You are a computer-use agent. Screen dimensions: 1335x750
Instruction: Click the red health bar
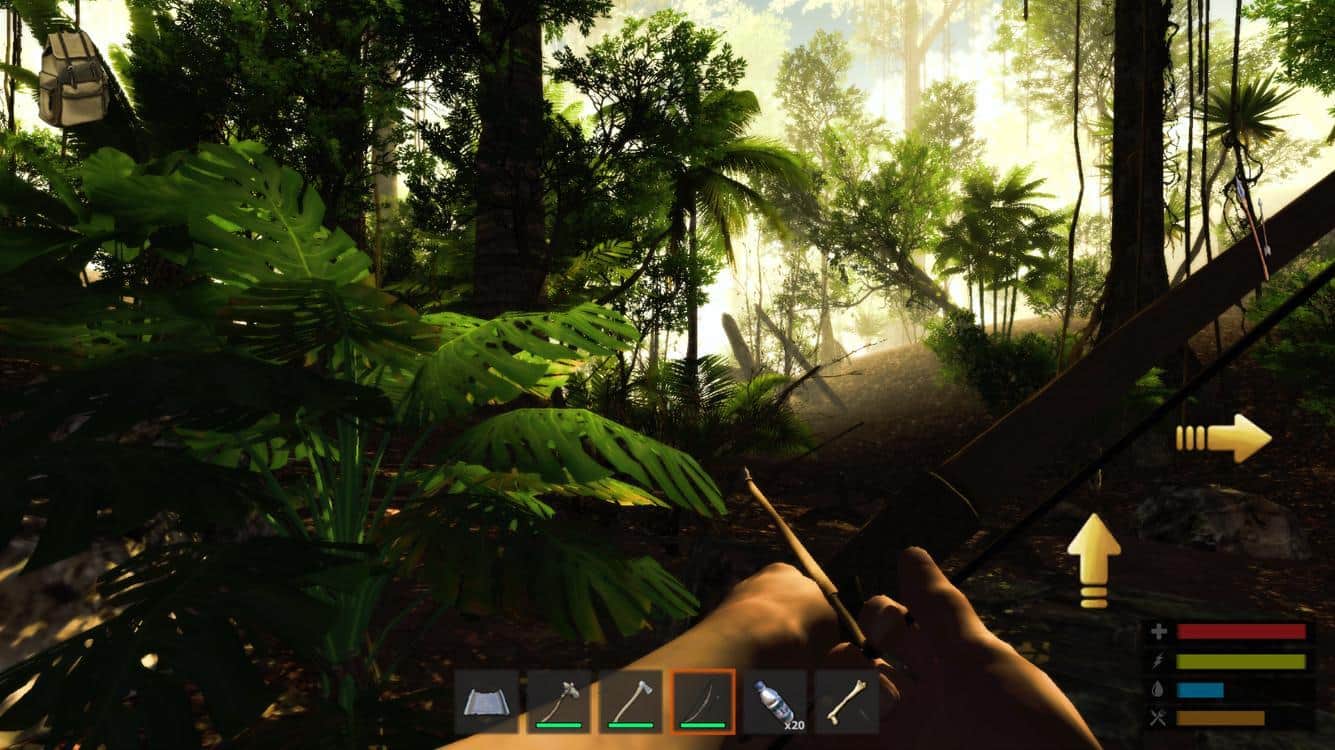(x=1240, y=631)
